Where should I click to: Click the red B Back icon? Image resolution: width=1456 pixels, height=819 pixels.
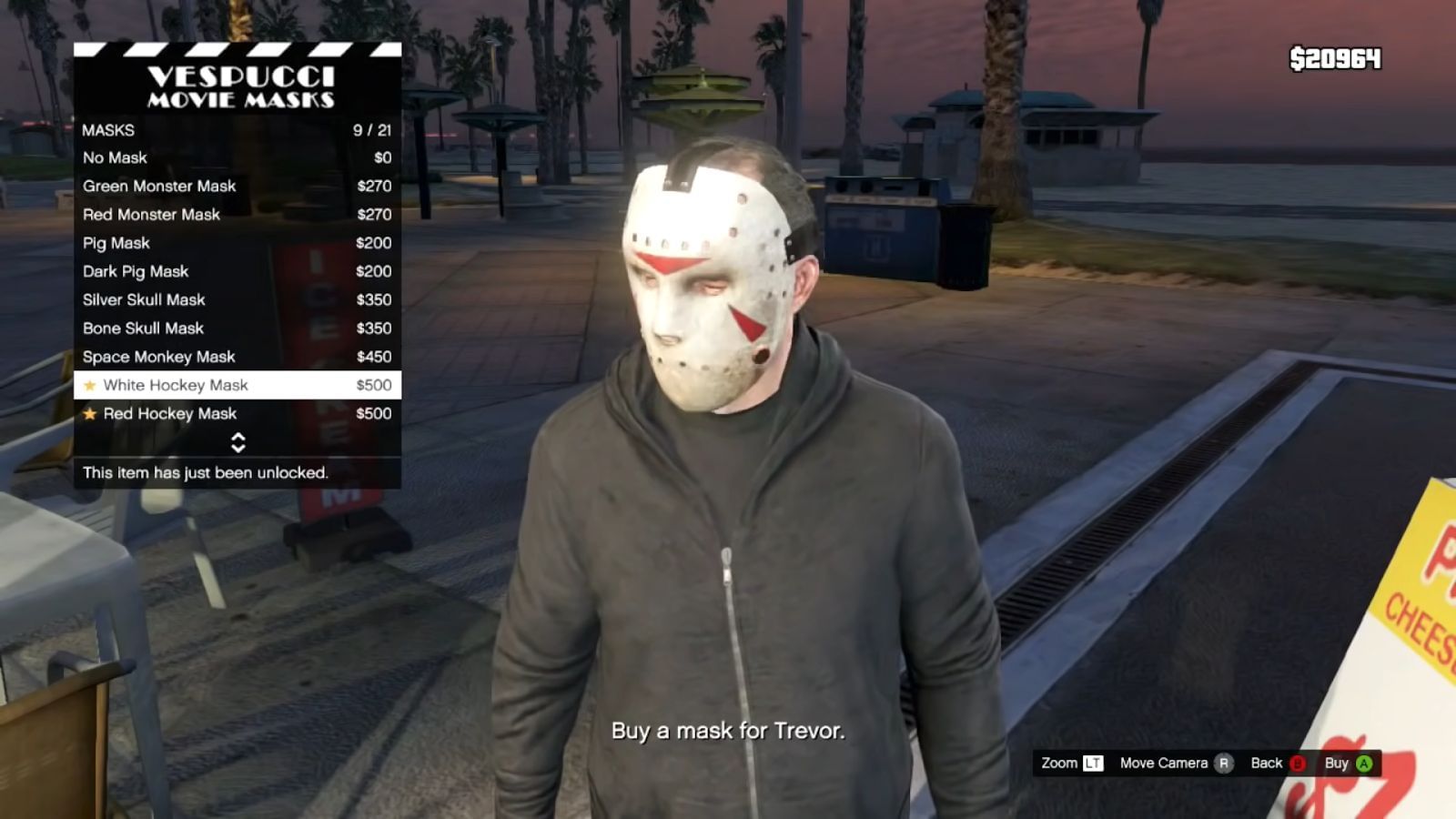click(1296, 763)
